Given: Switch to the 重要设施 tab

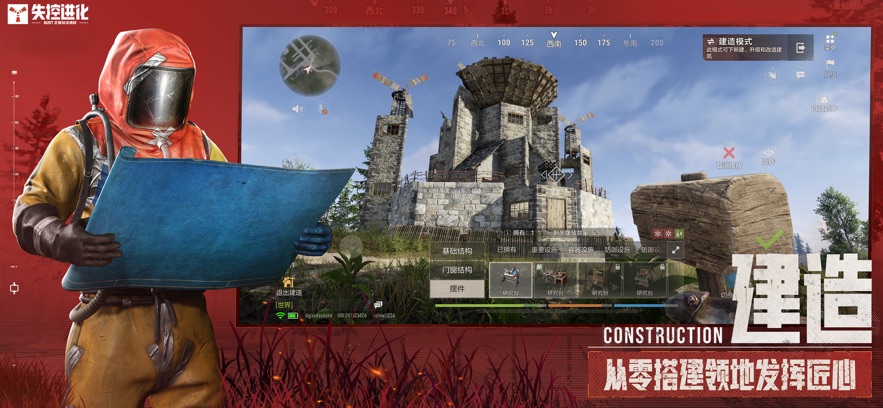Looking at the screenshot, I should [544, 250].
